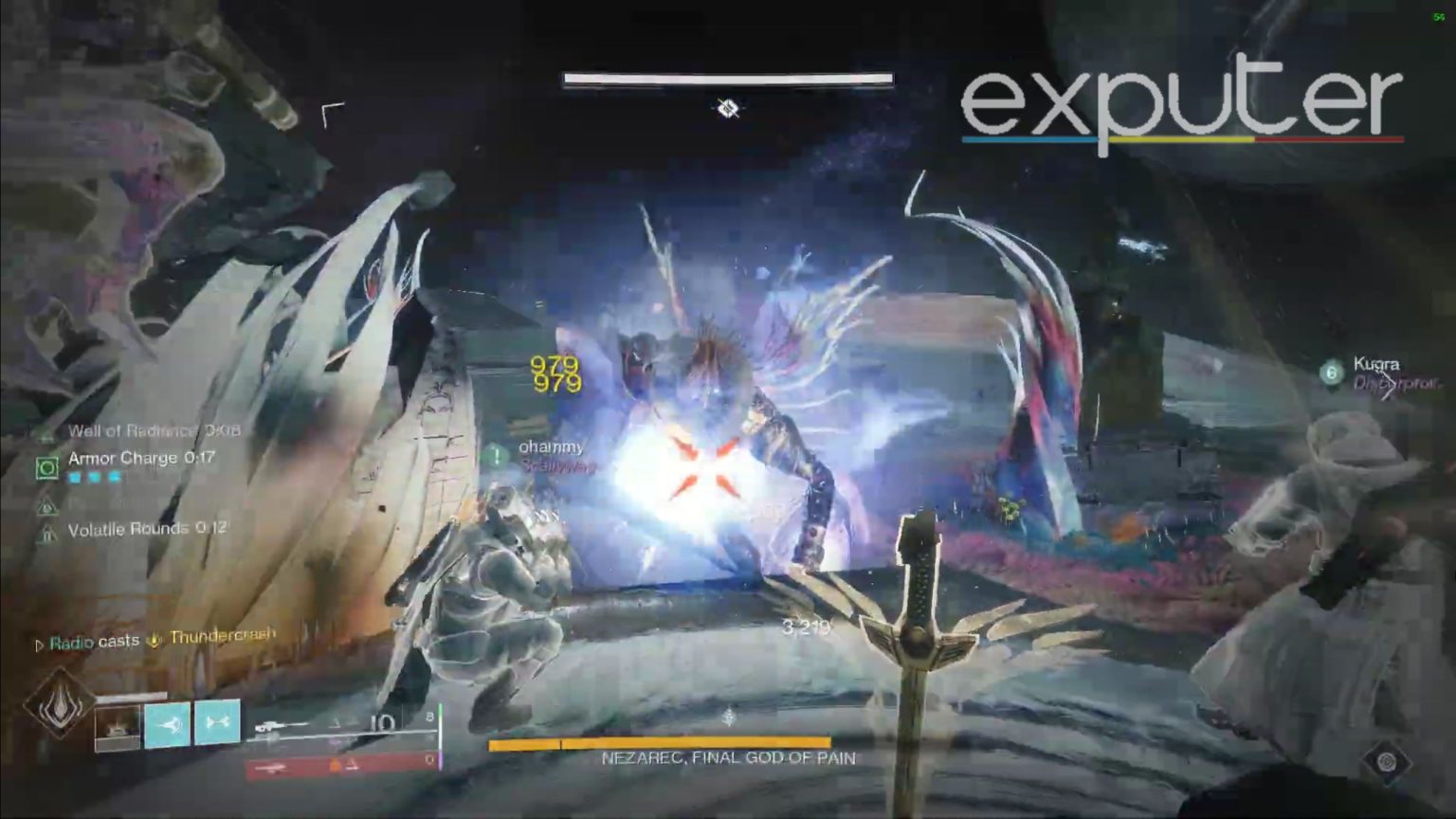Click the Volatile Rounds buff icon
1456x819 pixels.
46,534
